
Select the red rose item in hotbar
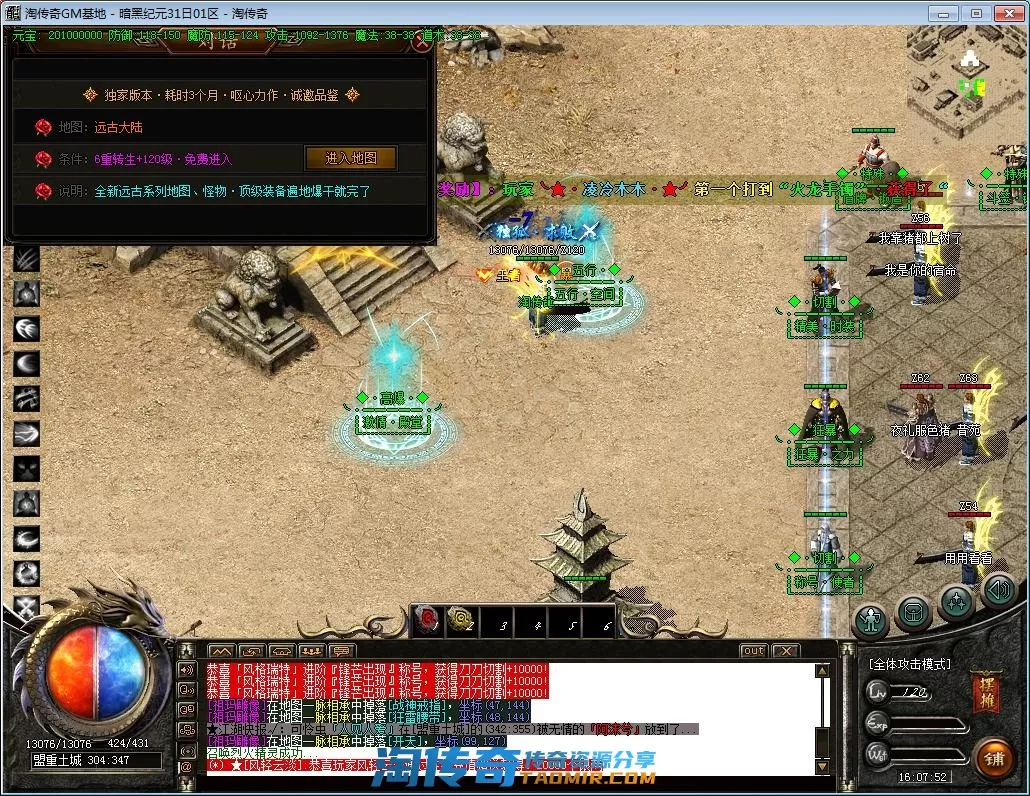426,621
